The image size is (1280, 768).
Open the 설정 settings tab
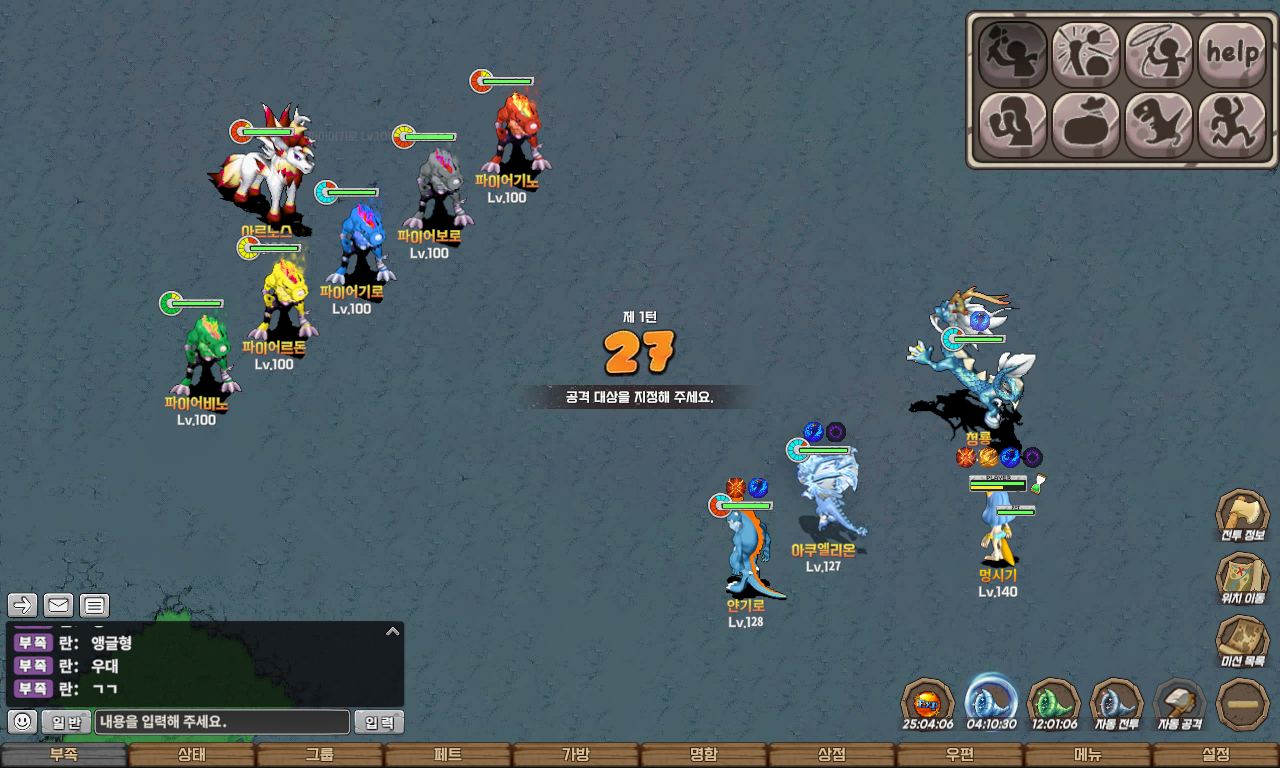point(1216,755)
